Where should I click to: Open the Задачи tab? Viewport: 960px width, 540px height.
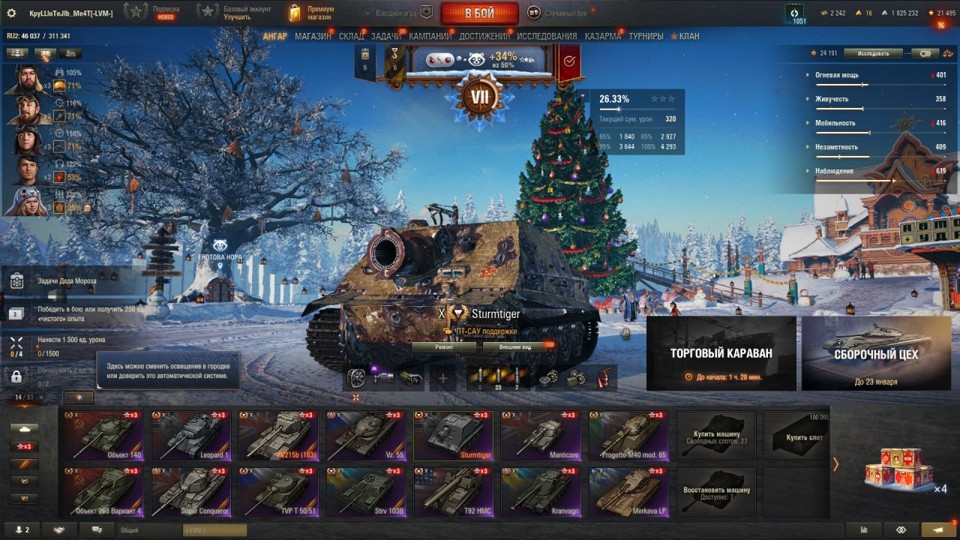pyautogui.click(x=386, y=37)
